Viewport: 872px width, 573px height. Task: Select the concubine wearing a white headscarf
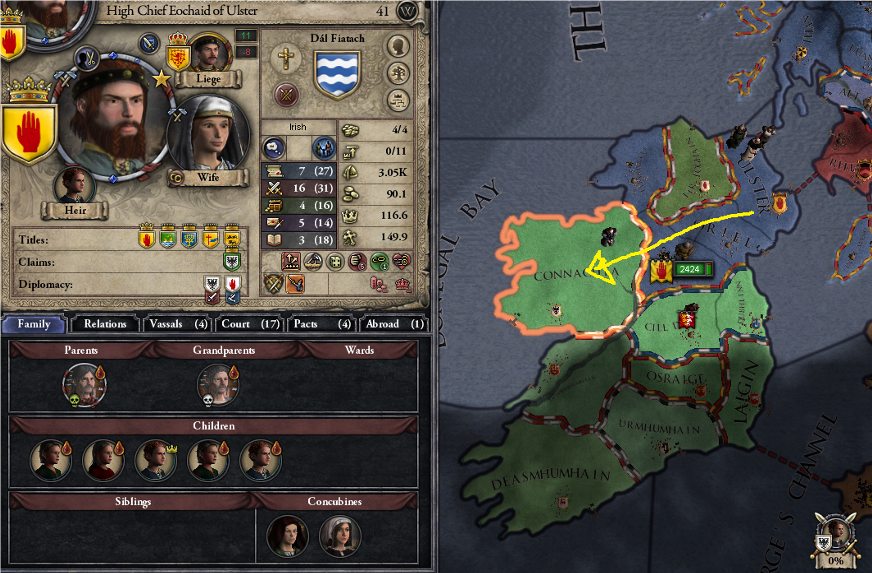click(338, 535)
